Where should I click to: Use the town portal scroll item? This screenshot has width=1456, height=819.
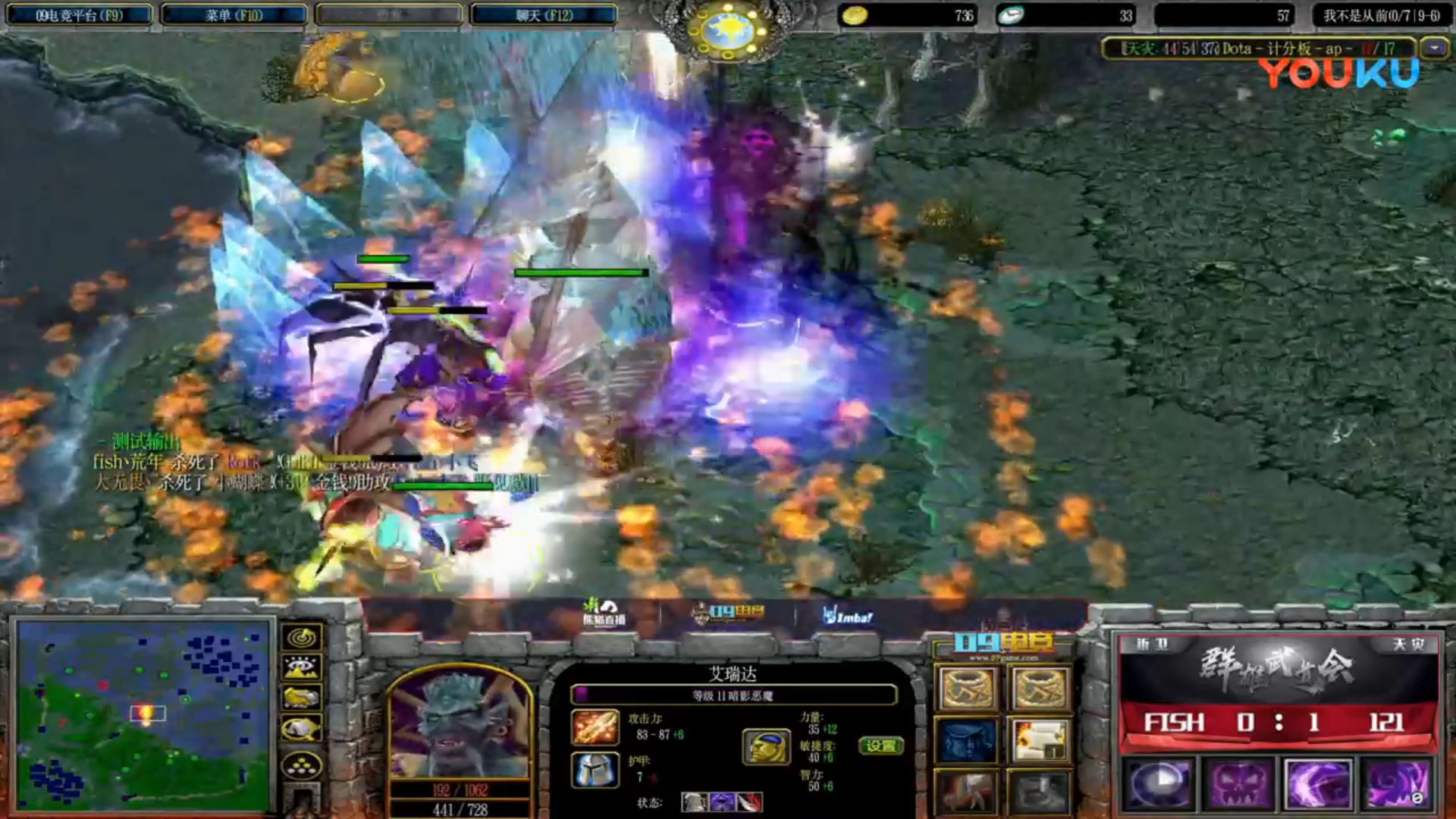[x=1040, y=740]
